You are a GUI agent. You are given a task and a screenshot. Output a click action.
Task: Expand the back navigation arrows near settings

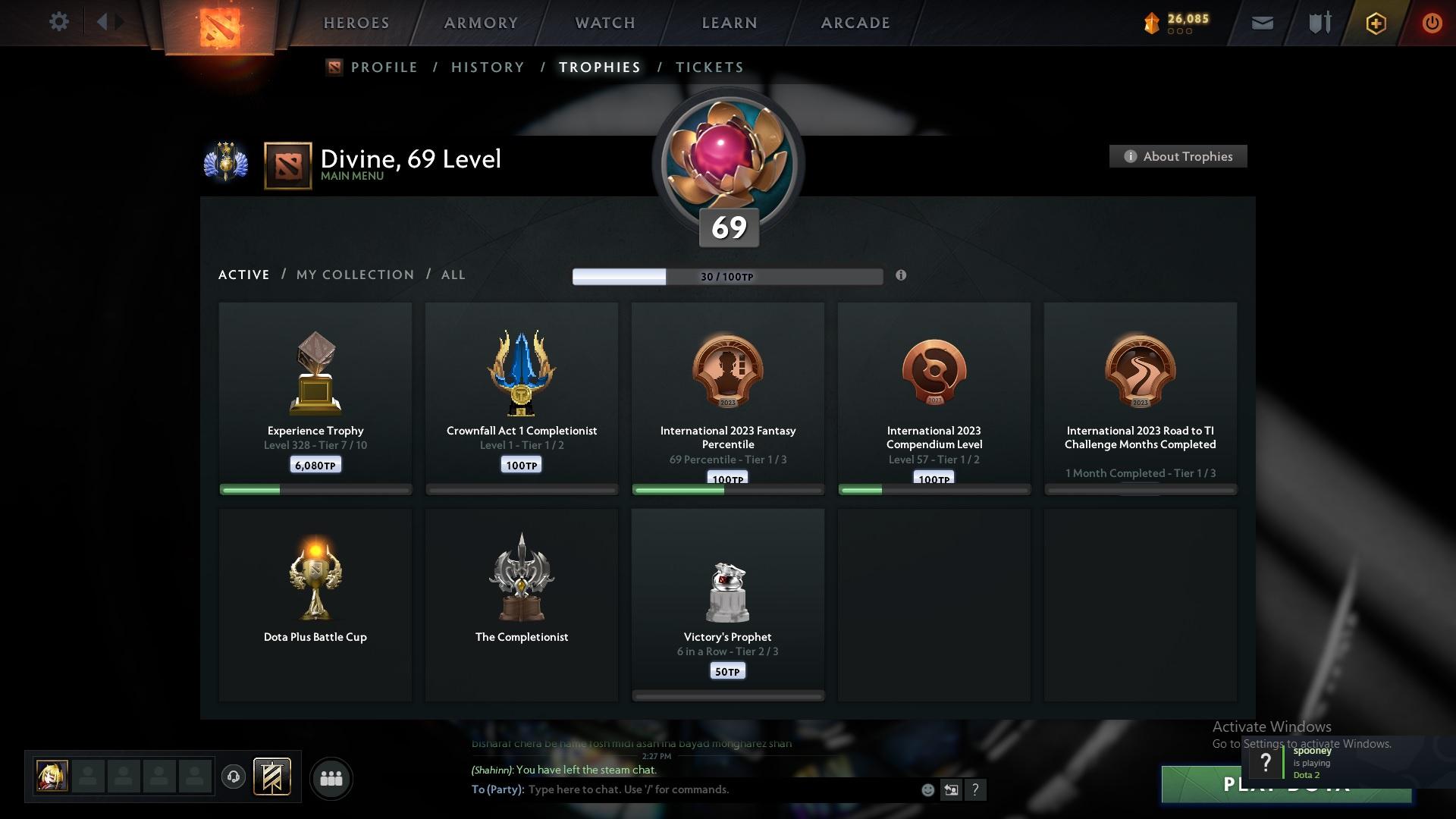[108, 22]
